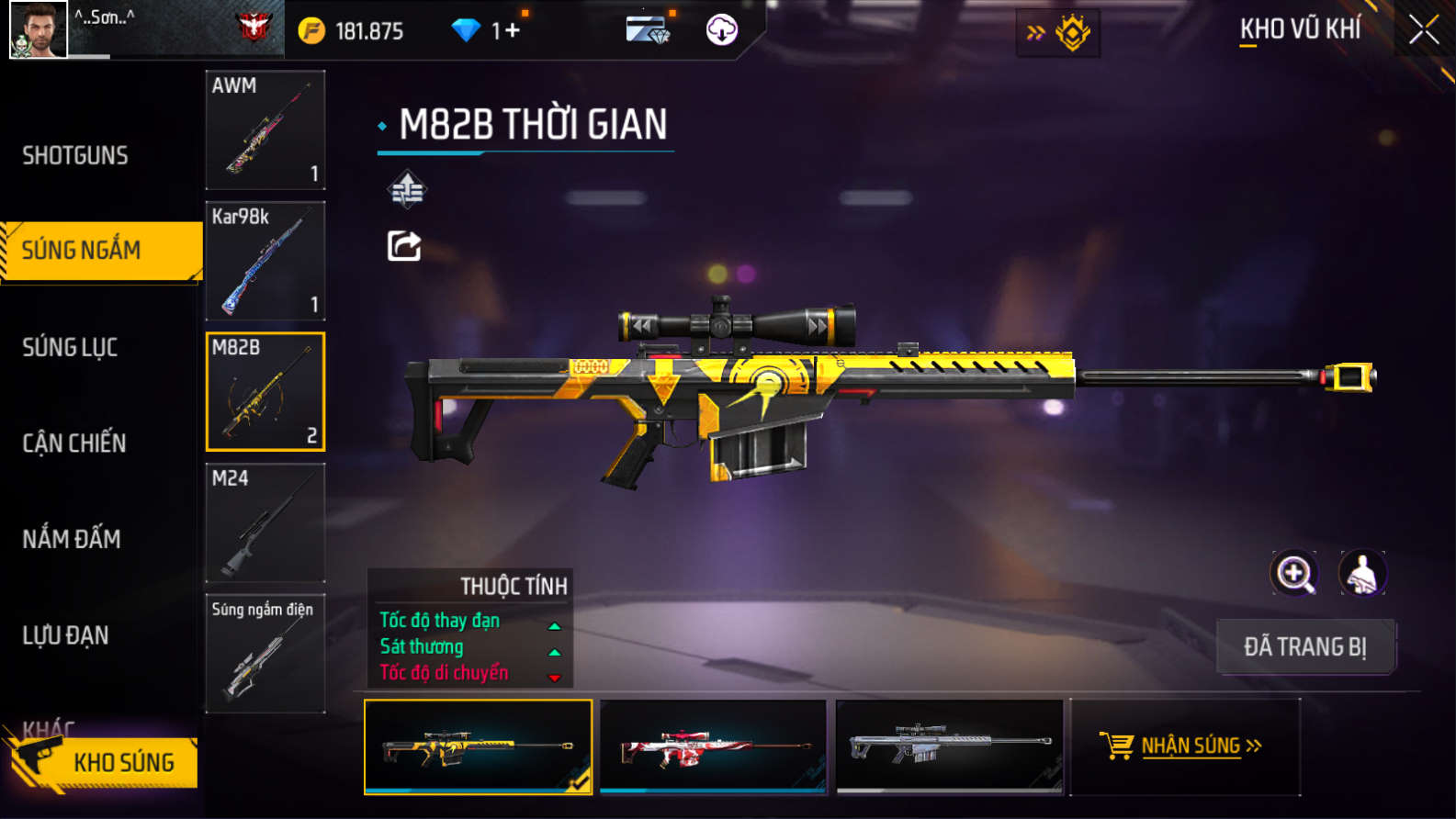Open the character preview icon
The width and height of the screenshot is (1456, 819).
(x=1362, y=573)
